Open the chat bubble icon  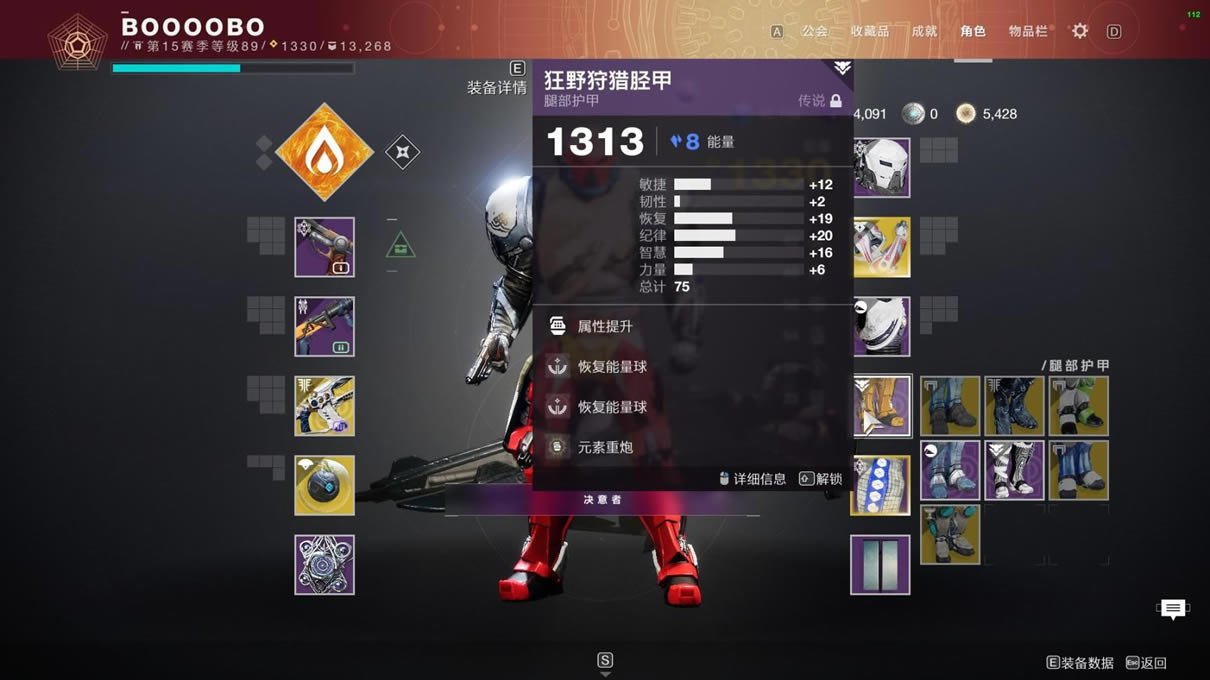tap(1172, 608)
